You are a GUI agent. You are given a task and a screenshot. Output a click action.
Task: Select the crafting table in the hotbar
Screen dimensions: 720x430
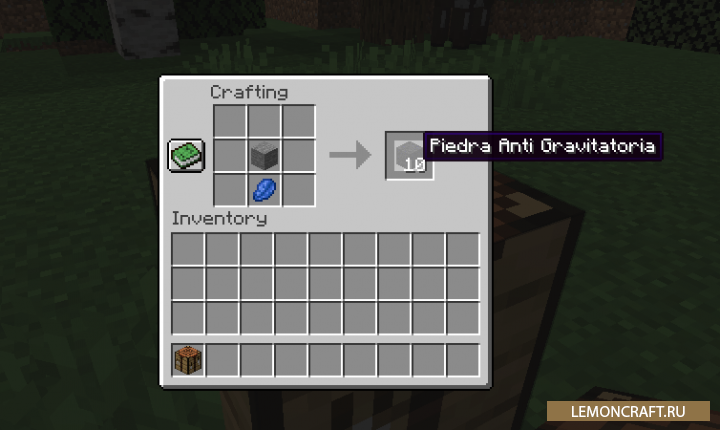[189, 360]
